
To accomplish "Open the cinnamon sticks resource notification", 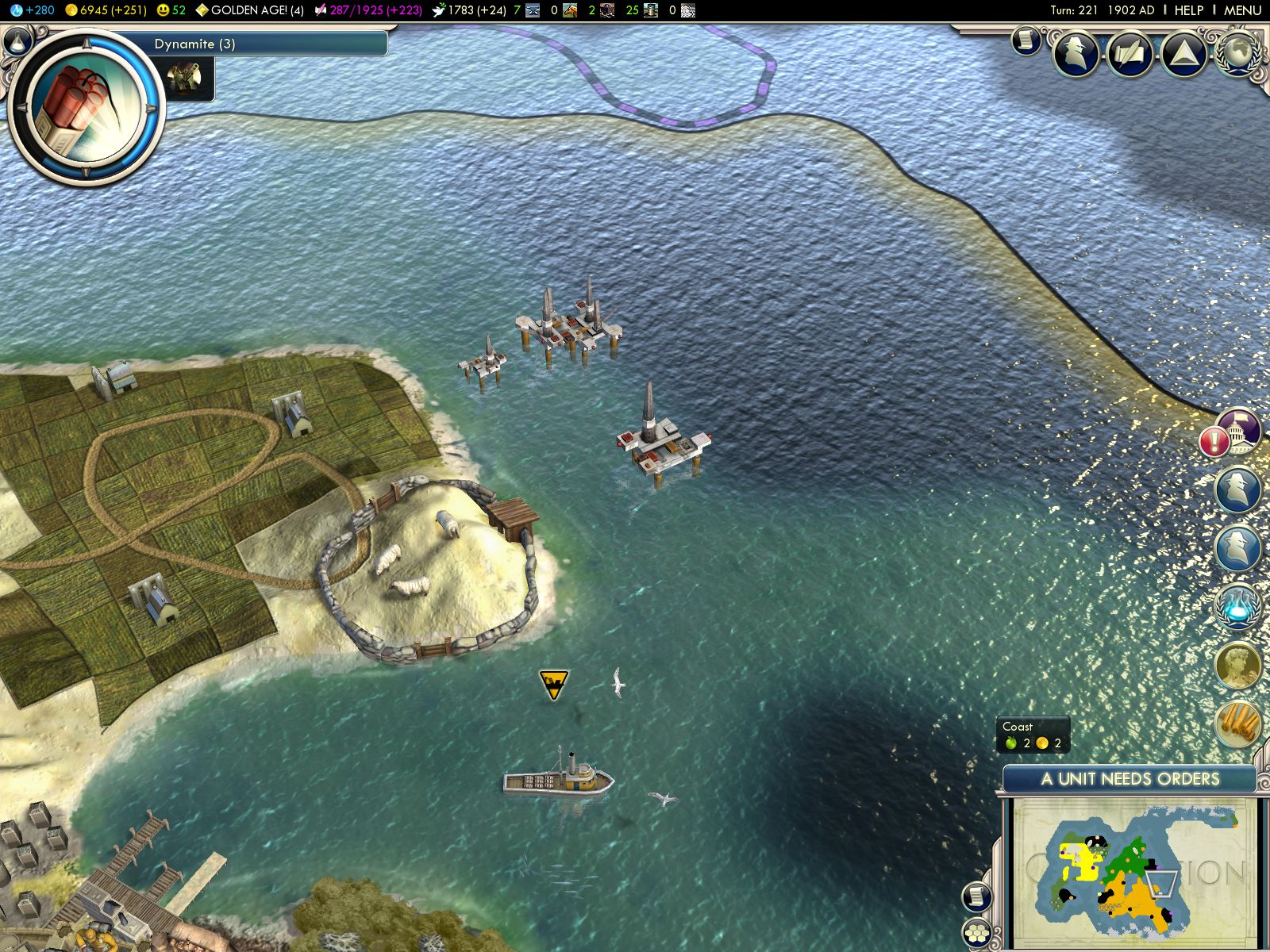I will coord(1237,723).
